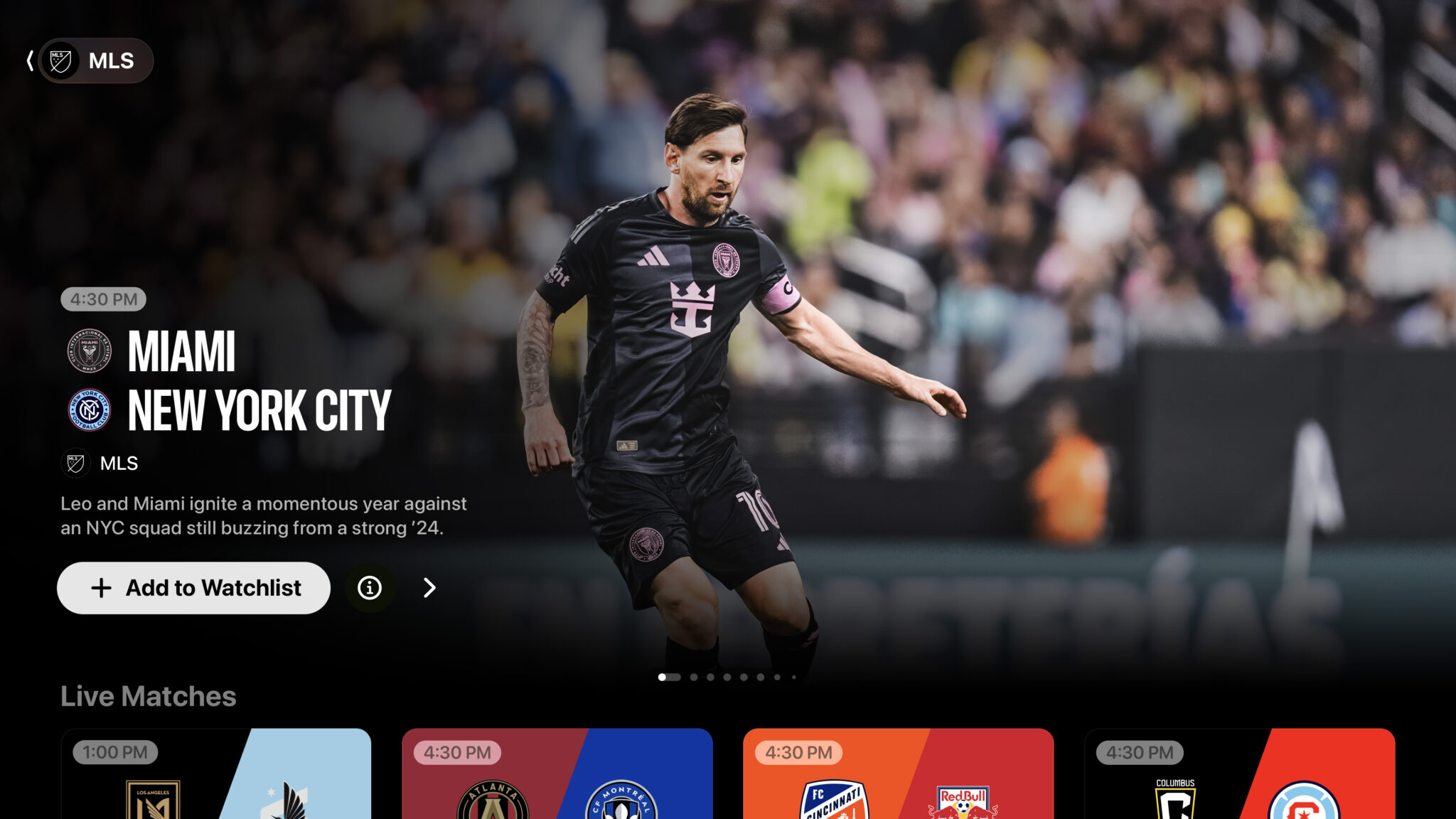
Task: Click the MLS league badge under the team names
Action: coord(75,464)
